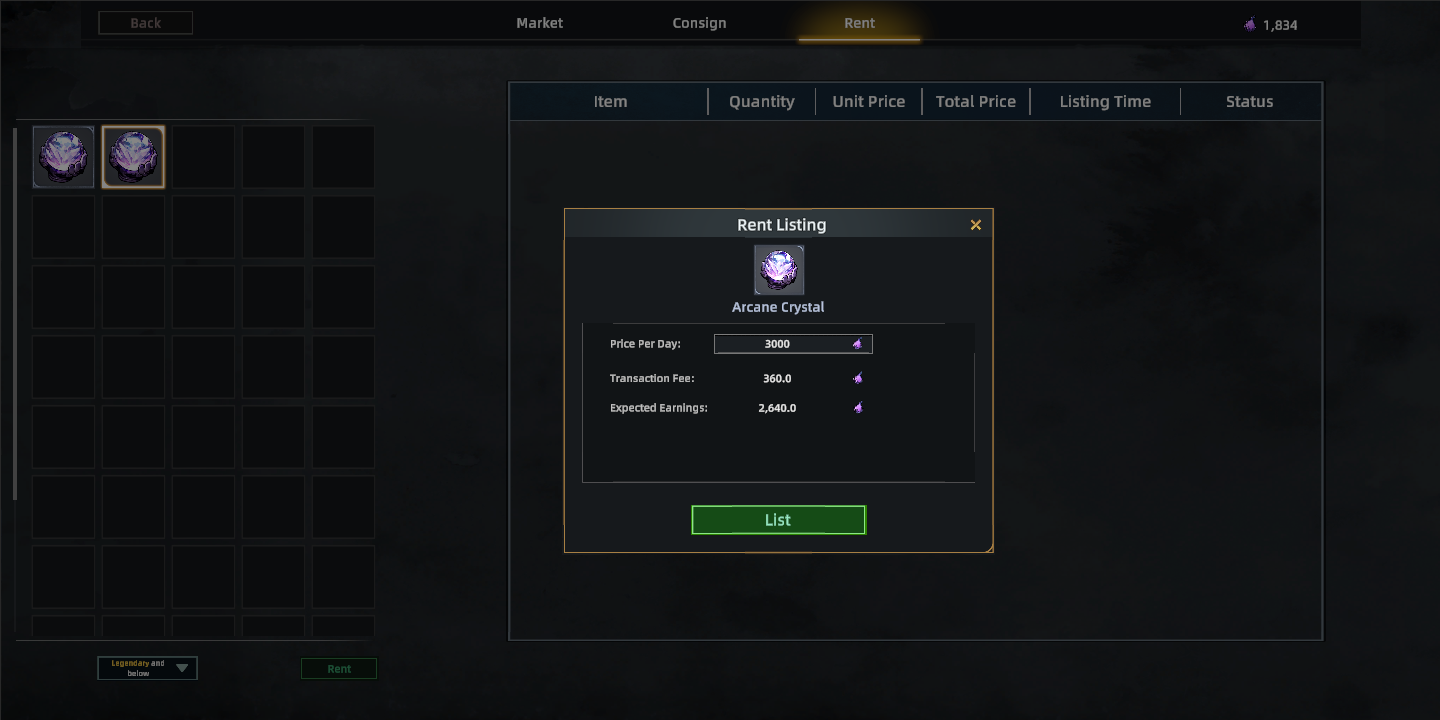
Task: Click the Total Price column header
Action: pyautogui.click(x=975, y=101)
